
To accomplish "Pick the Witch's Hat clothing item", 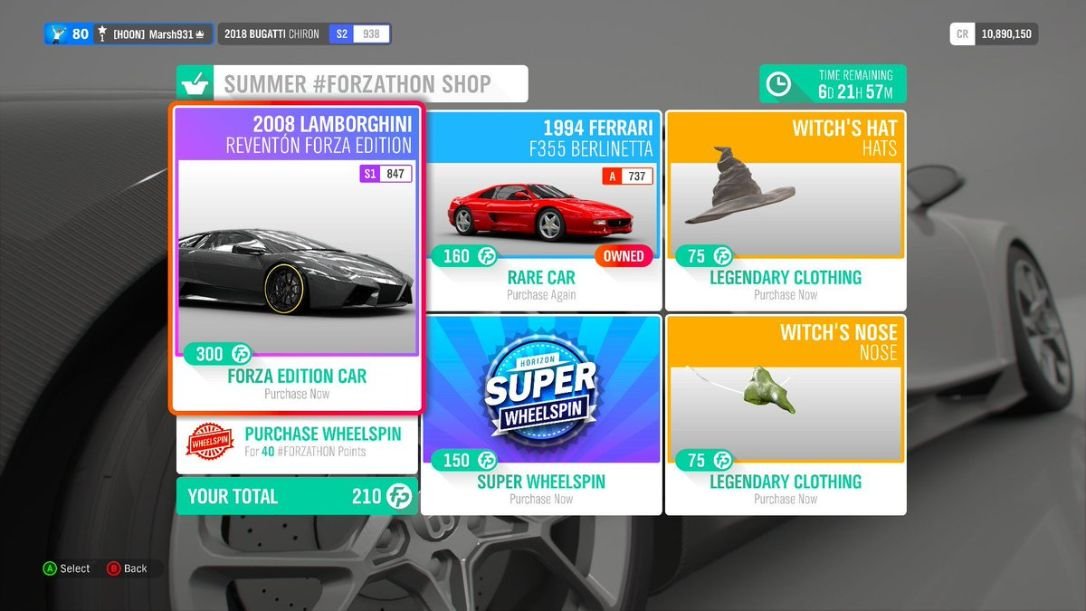I will click(786, 210).
